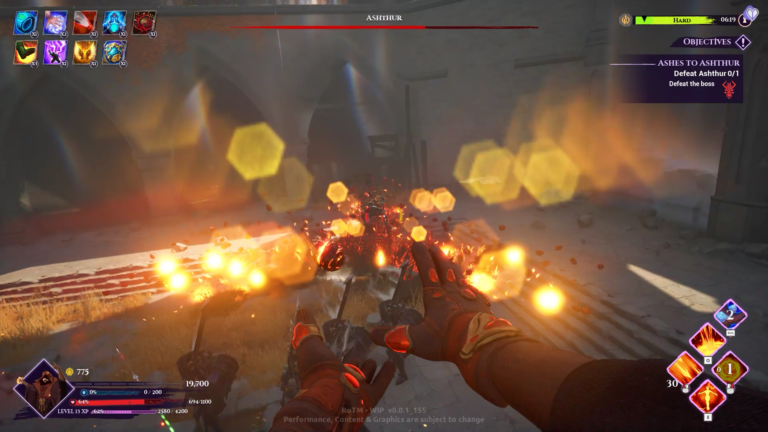Click the red boss skull objective icon
Image resolution: width=768 pixels, height=432 pixels.
[x=728, y=90]
